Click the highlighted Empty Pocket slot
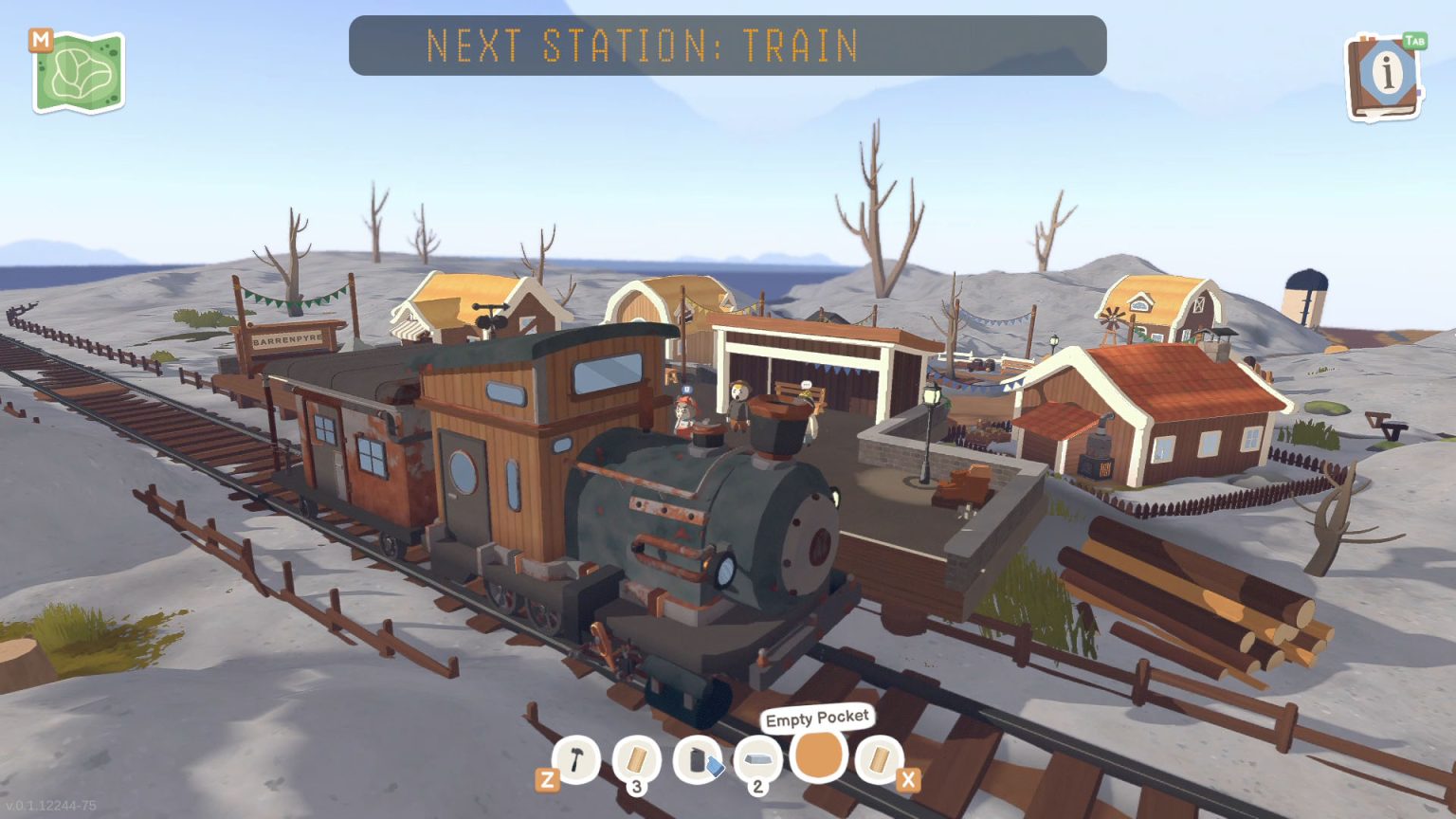The image size is (1456, 819). pos(818,756)
